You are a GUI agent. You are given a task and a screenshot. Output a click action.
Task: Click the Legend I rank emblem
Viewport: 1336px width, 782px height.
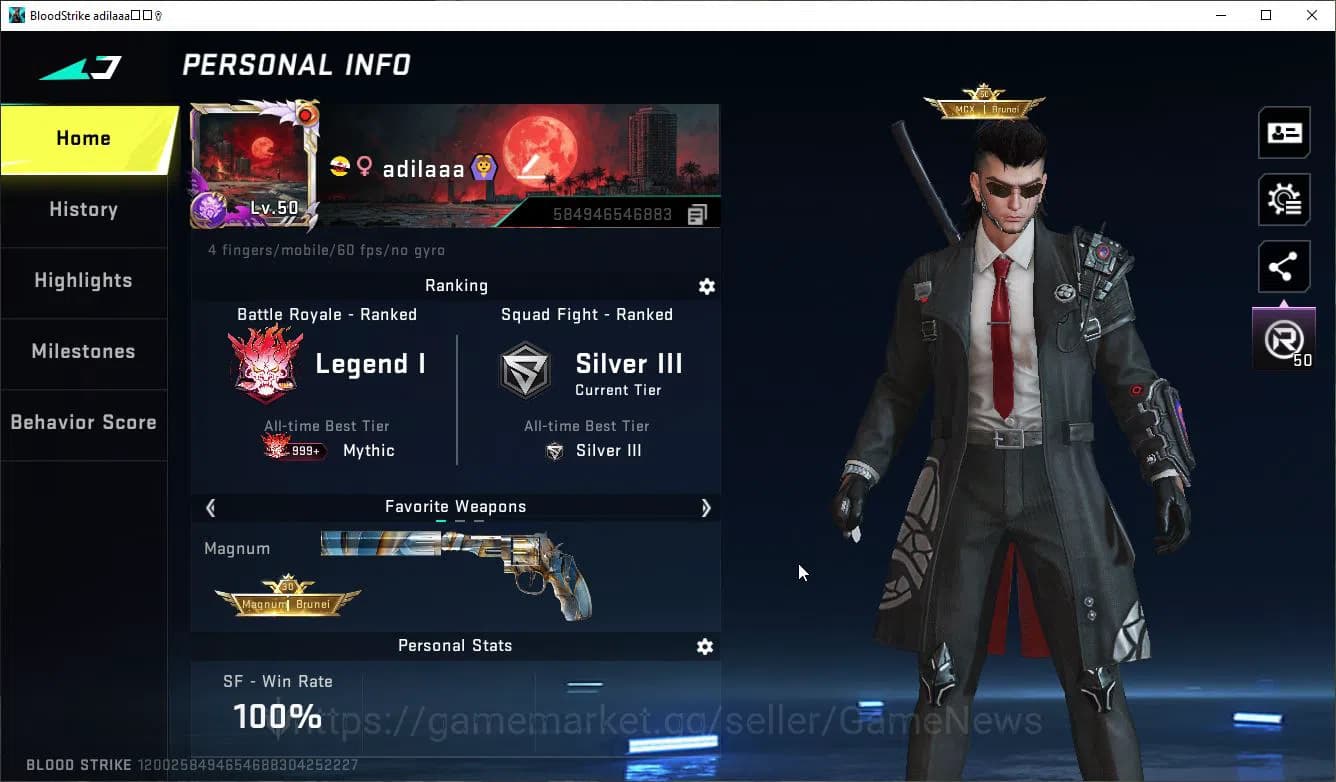(266, 363)
